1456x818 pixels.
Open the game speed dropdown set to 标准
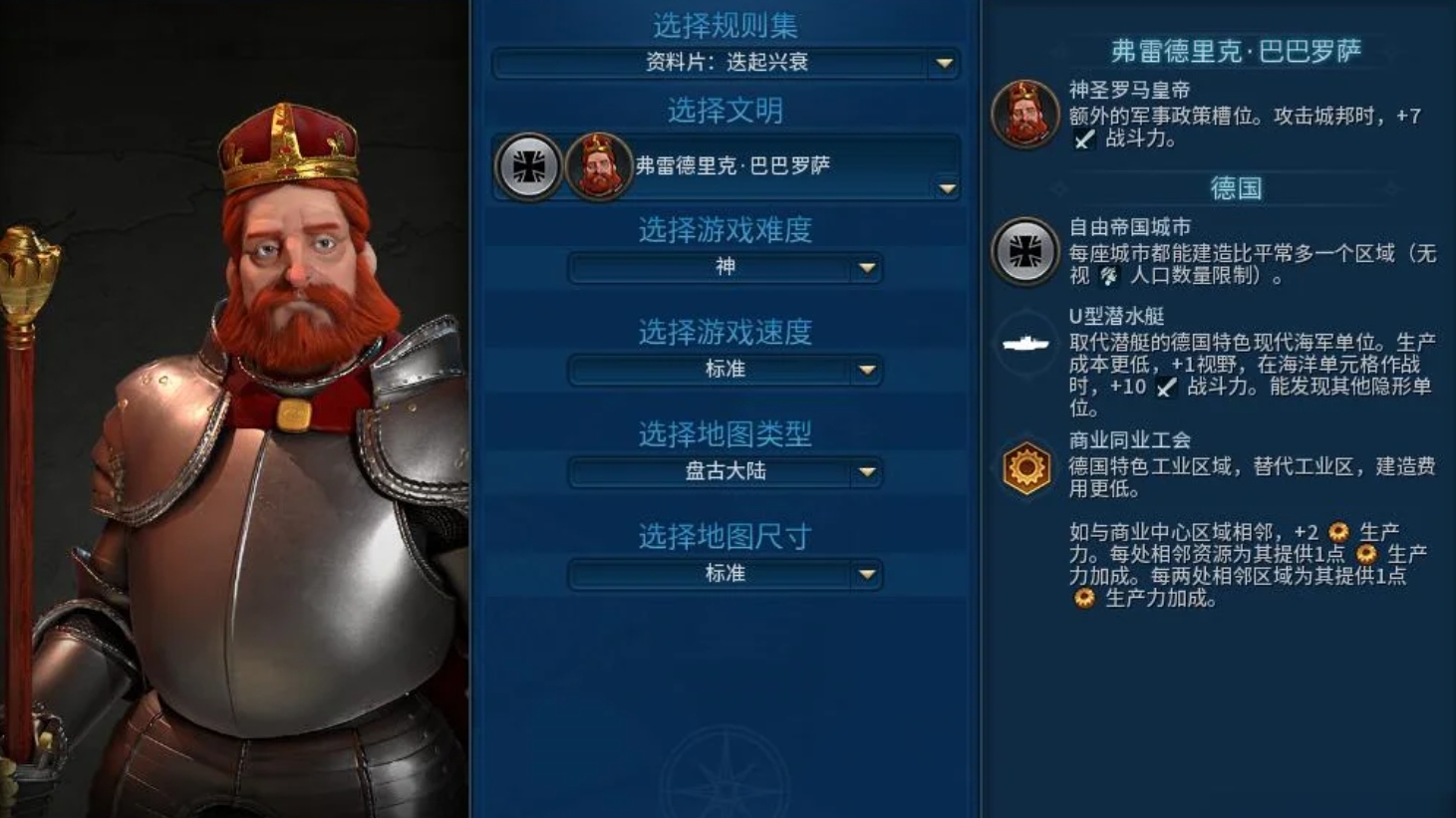click(x=867, y=370)
